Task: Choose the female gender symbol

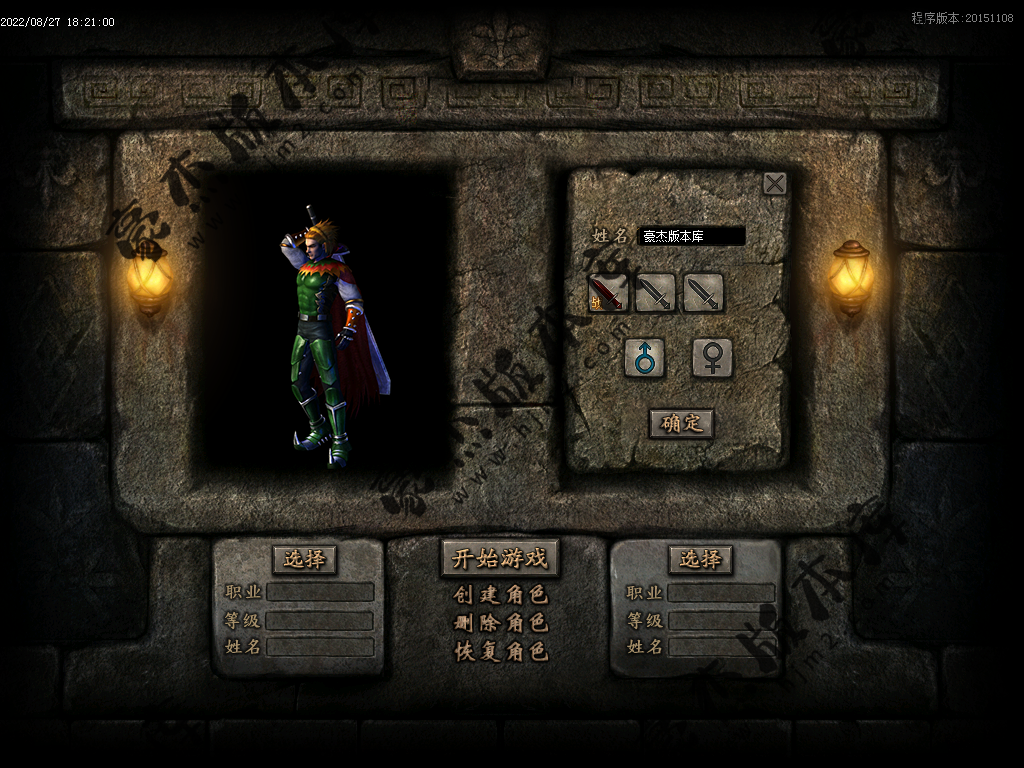Action: point(712,358)
